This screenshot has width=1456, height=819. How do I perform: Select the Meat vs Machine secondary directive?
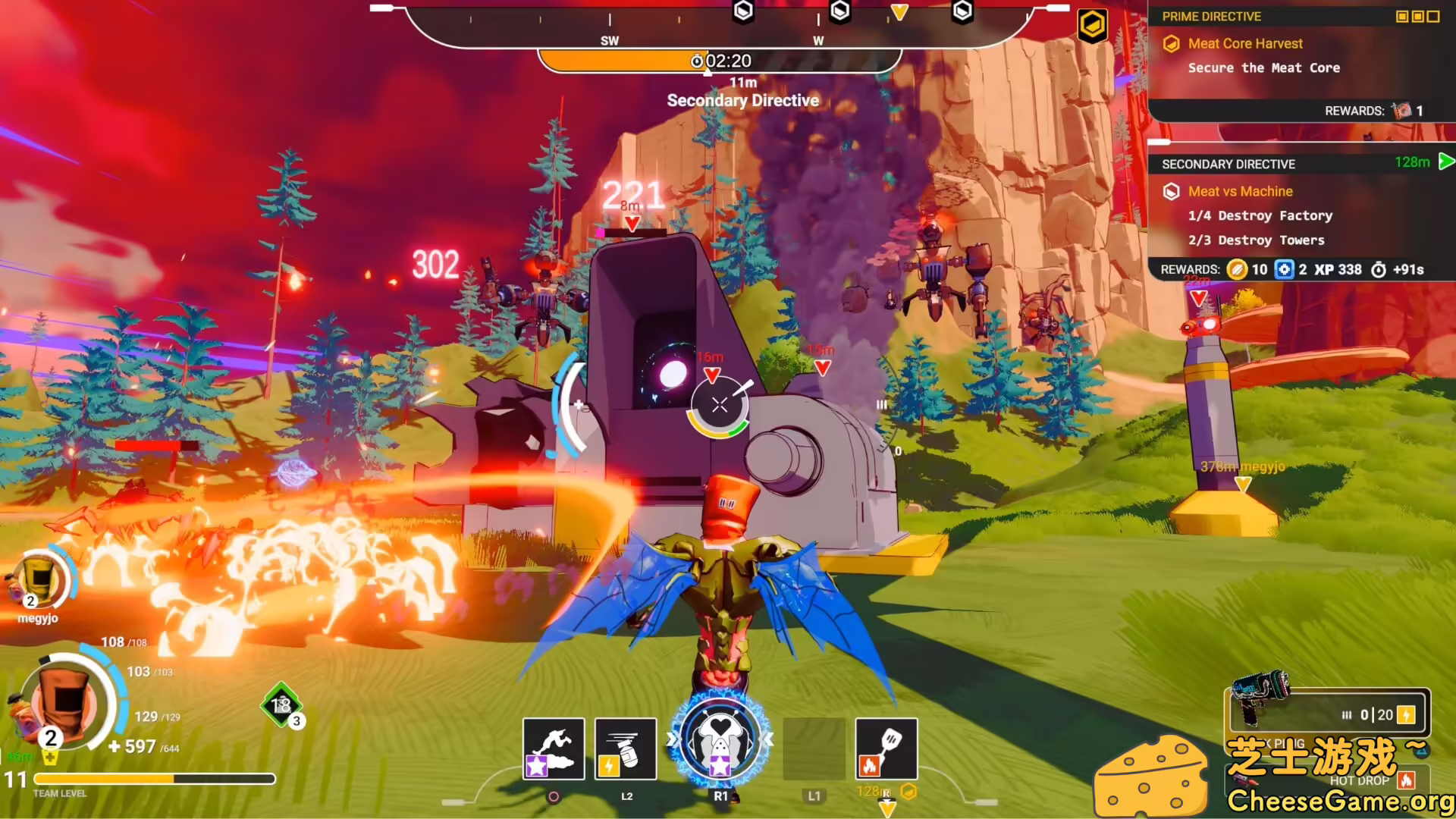pyautogui.click(x=1240, y=192)
